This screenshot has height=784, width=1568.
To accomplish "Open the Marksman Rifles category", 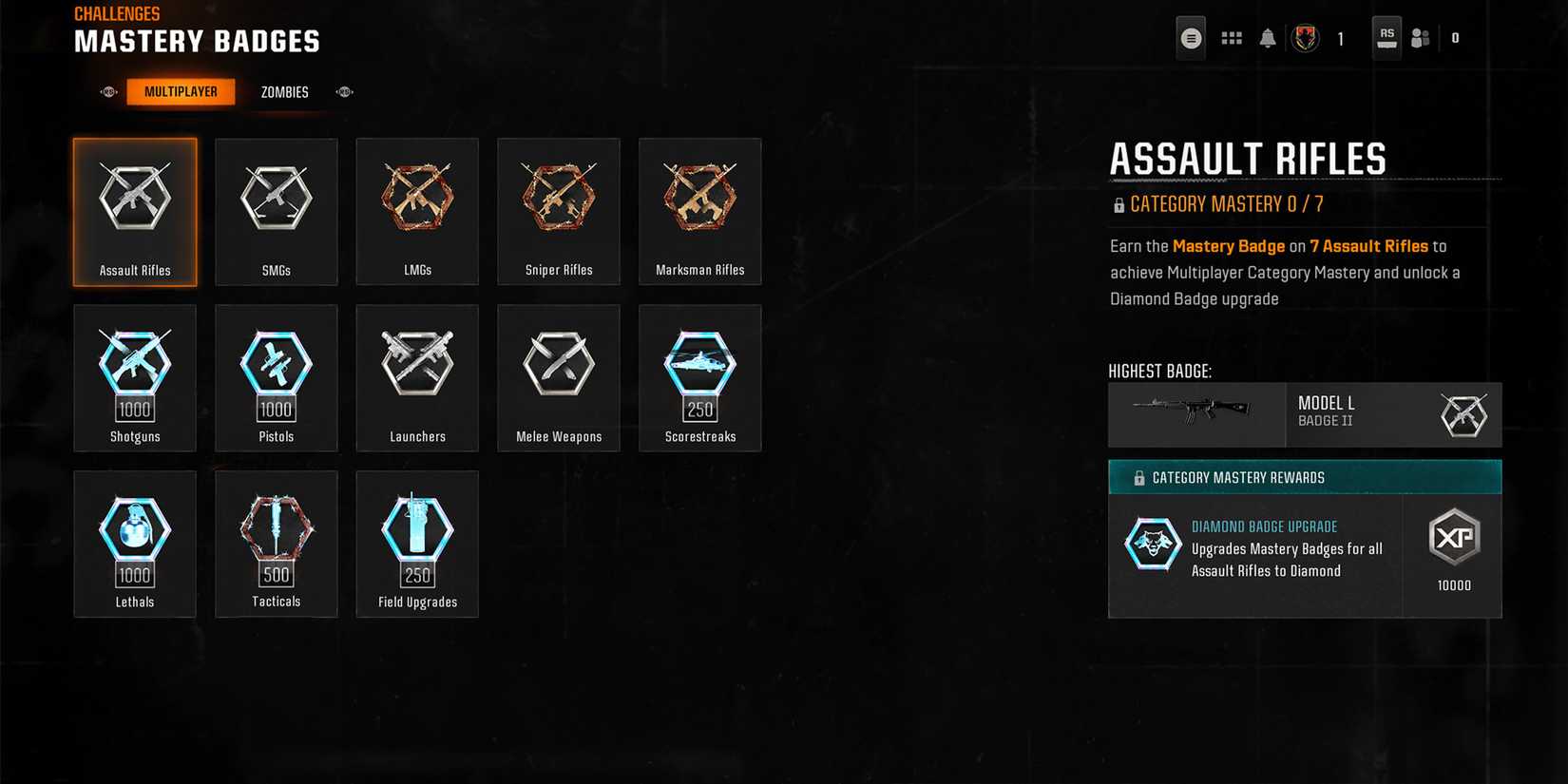I will point(699,211).
